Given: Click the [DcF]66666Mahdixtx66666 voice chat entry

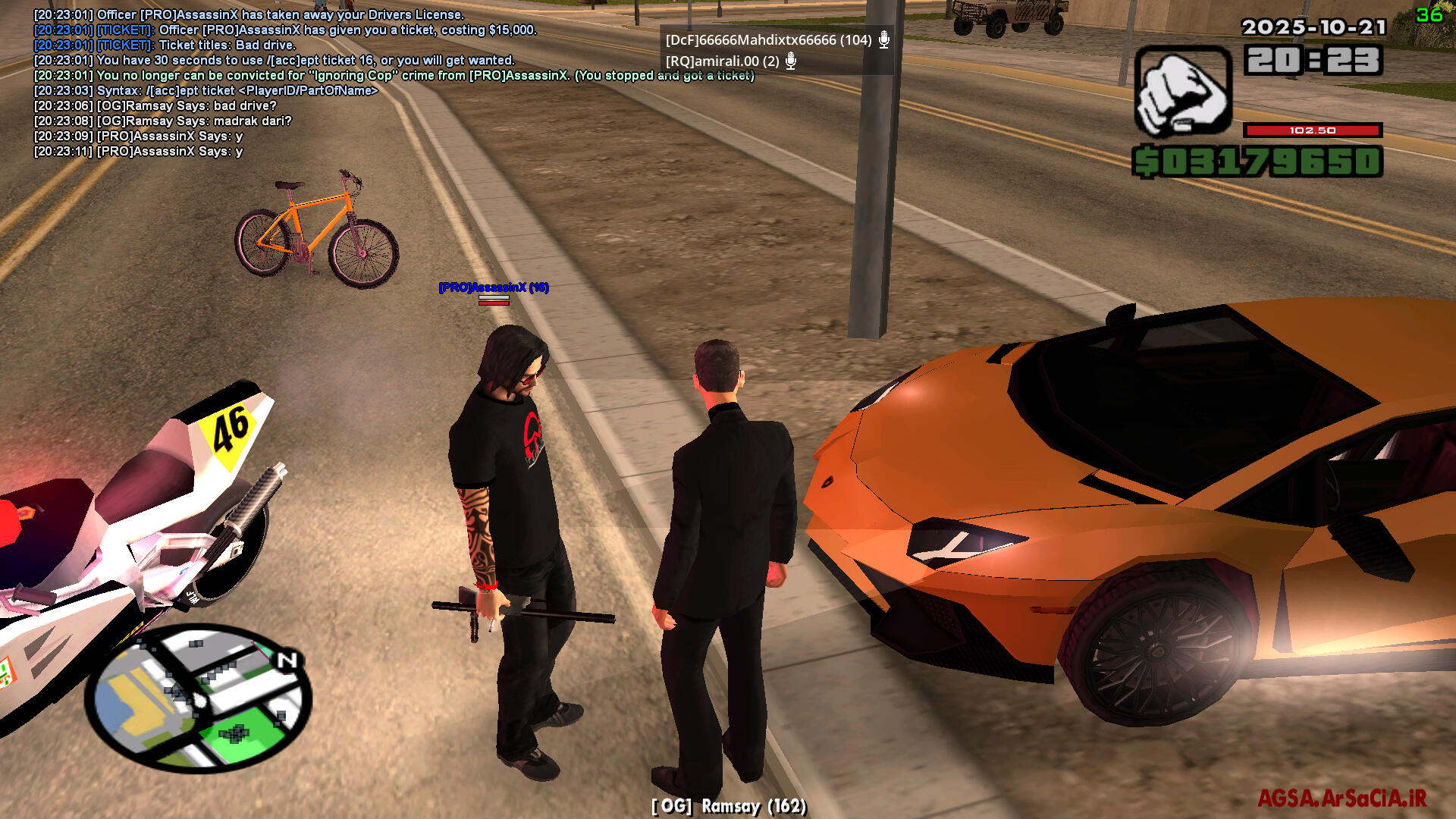Looking at the screenshot, I should pyautogui.click(x=768, y=40).
